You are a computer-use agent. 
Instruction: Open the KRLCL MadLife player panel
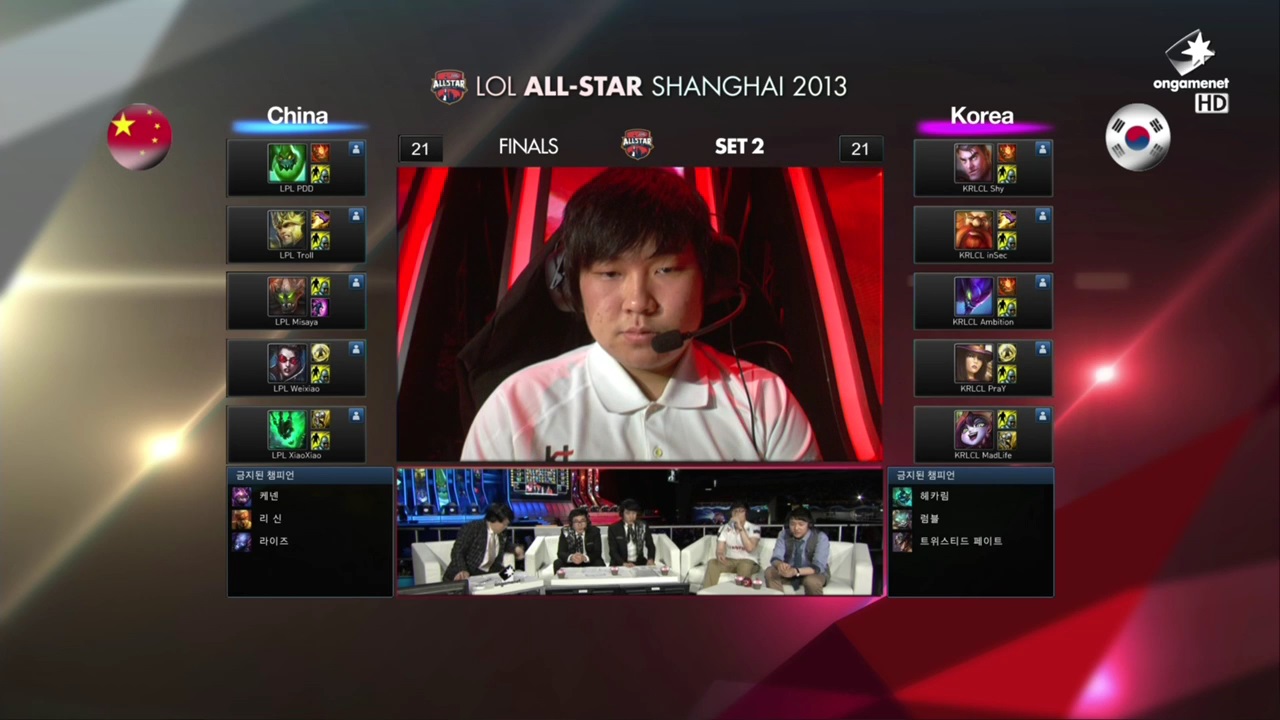(982, 434)
